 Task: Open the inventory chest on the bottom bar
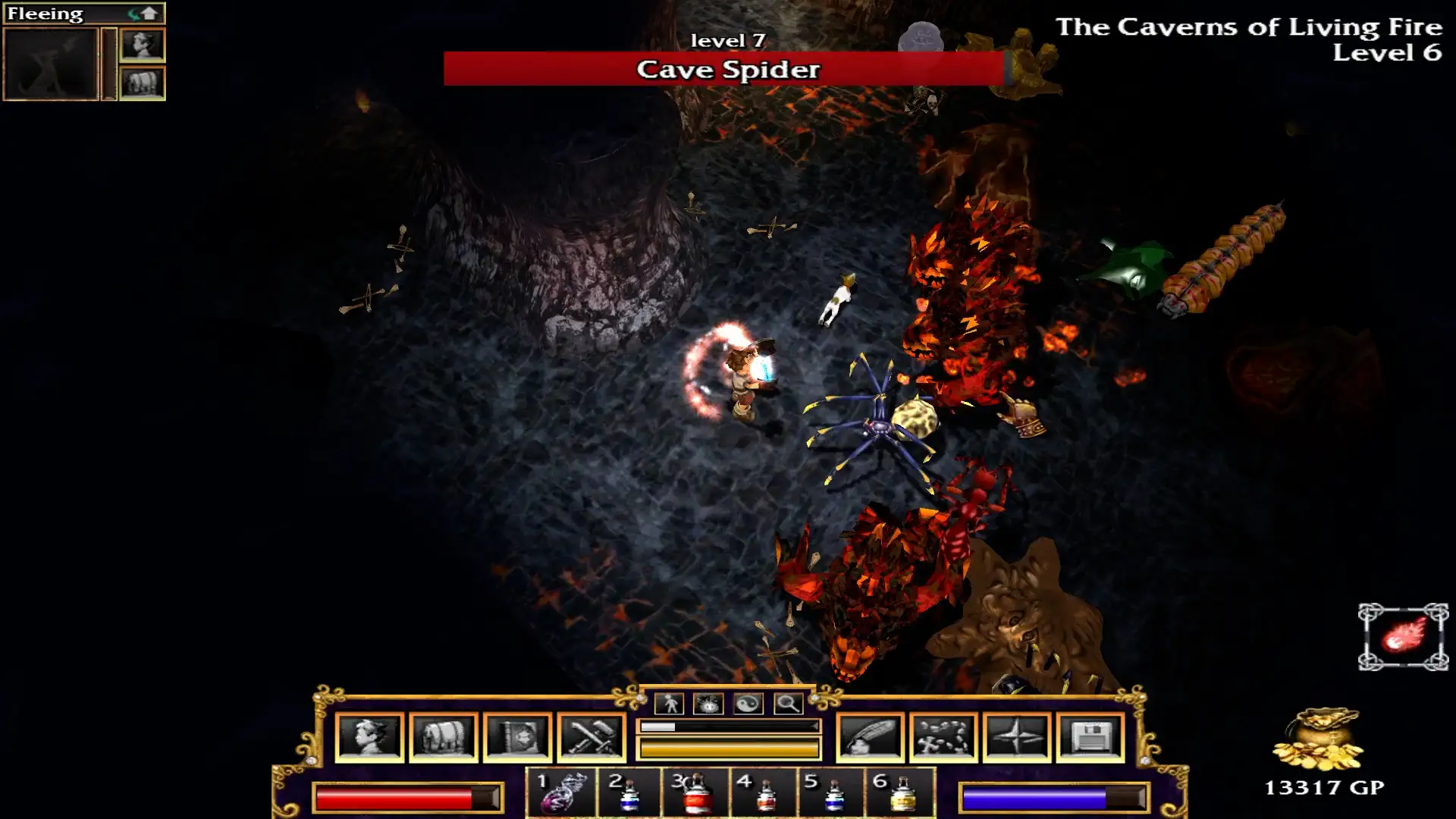(444, 737)
